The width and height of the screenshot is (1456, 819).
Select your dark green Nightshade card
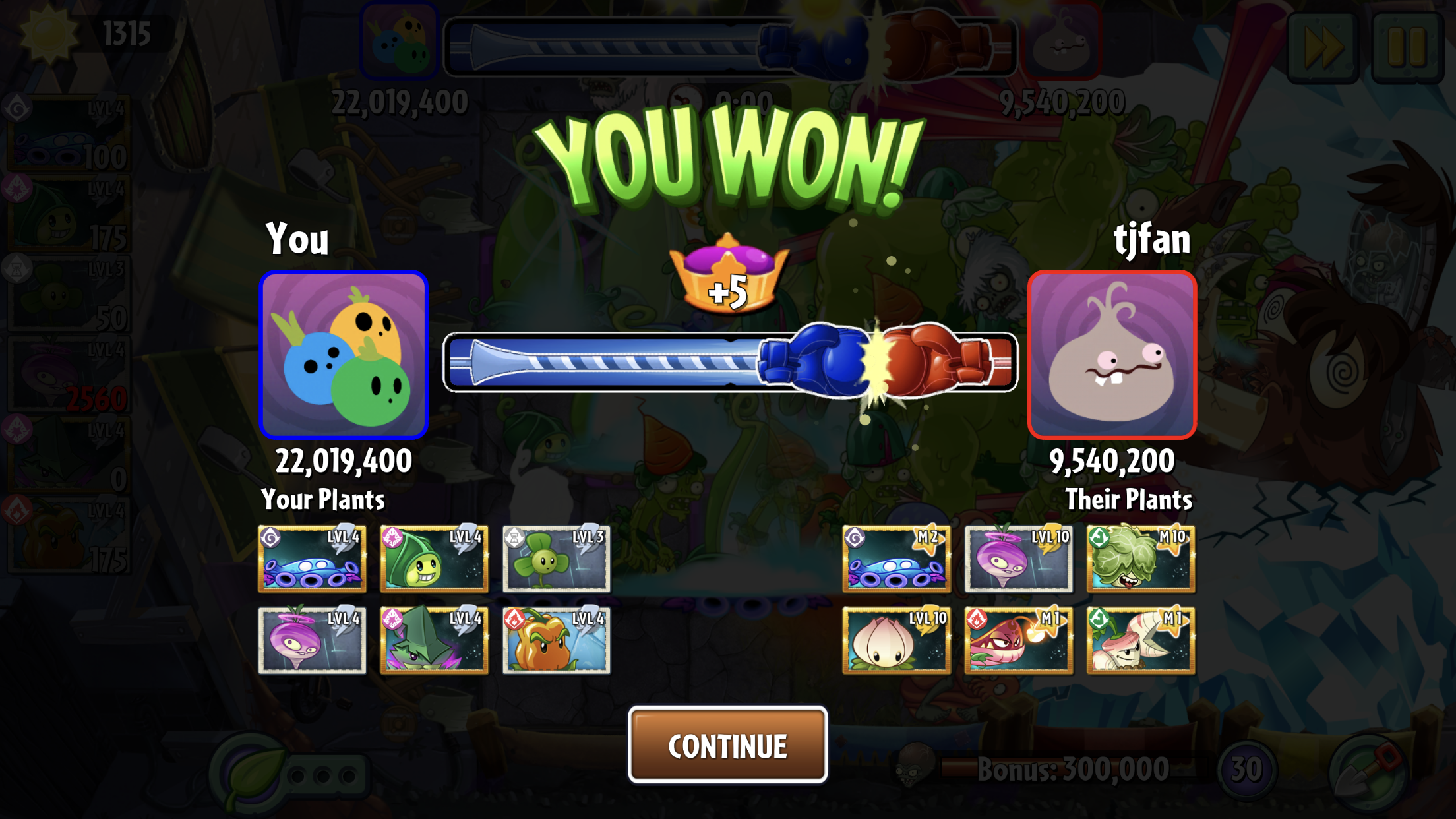(x=434, y=640)
